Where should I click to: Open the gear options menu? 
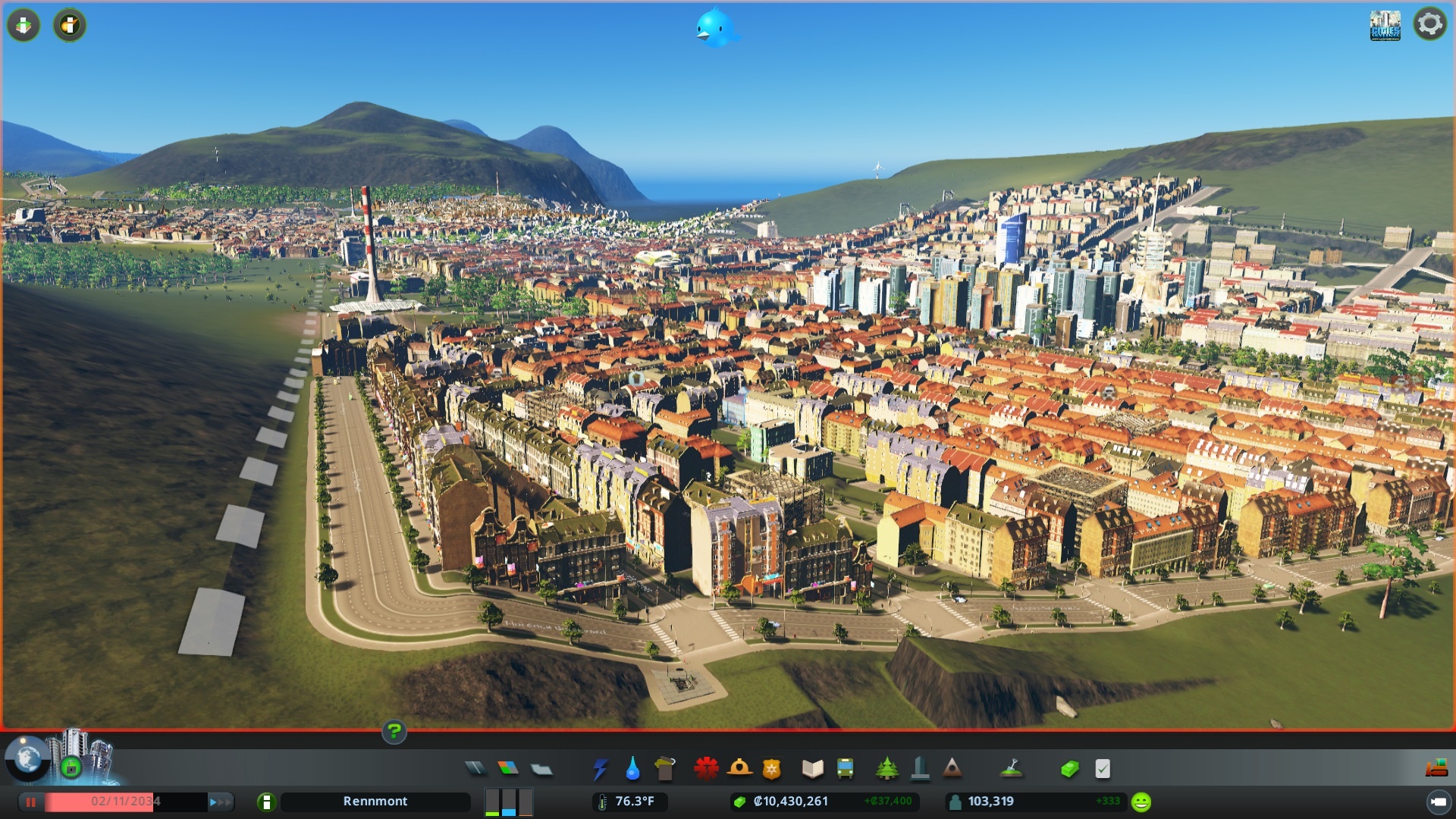pyautogui.click(x=1429, y=24)
